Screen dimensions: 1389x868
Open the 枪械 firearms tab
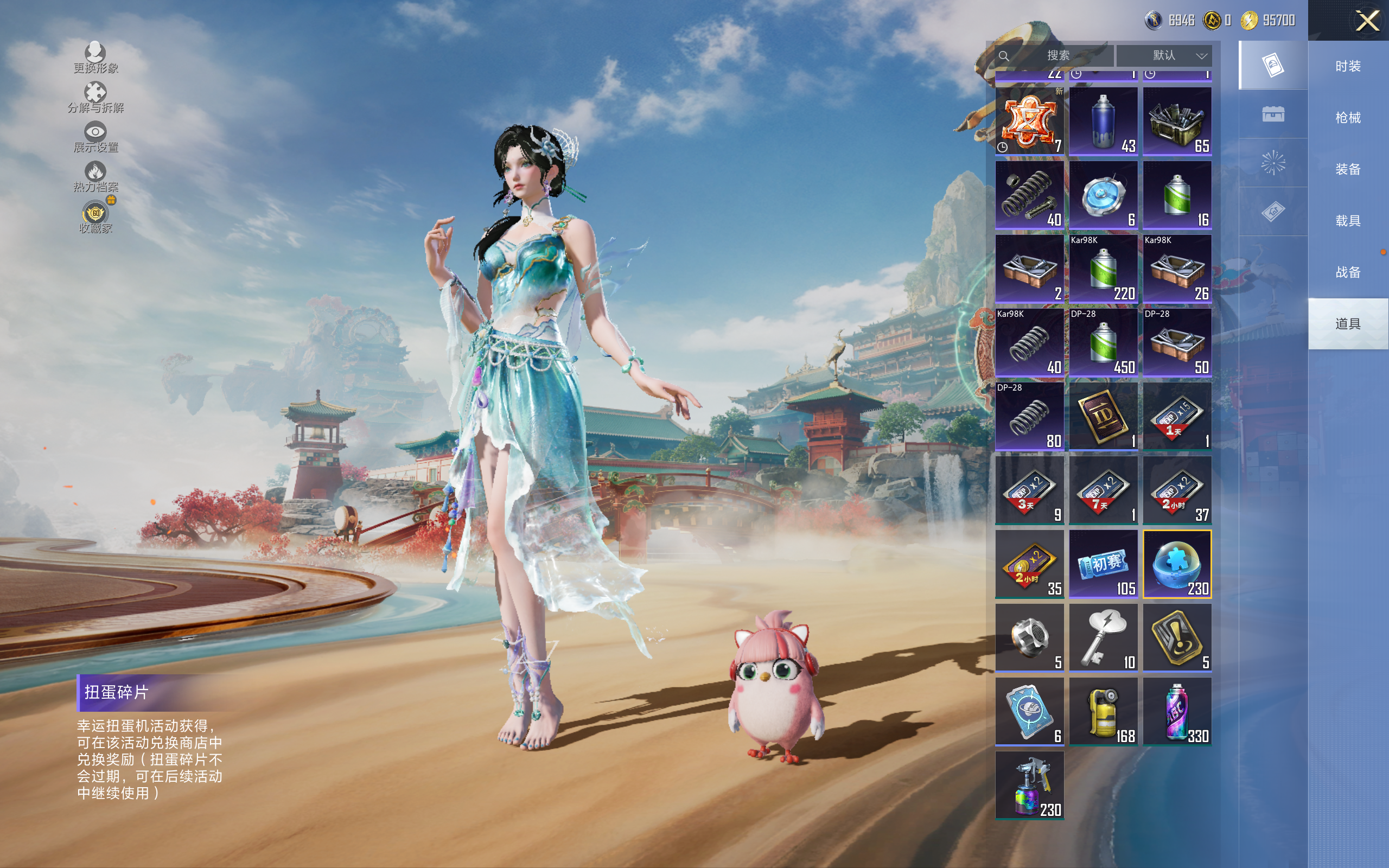pyautogui.click(x=1348, y=118)
